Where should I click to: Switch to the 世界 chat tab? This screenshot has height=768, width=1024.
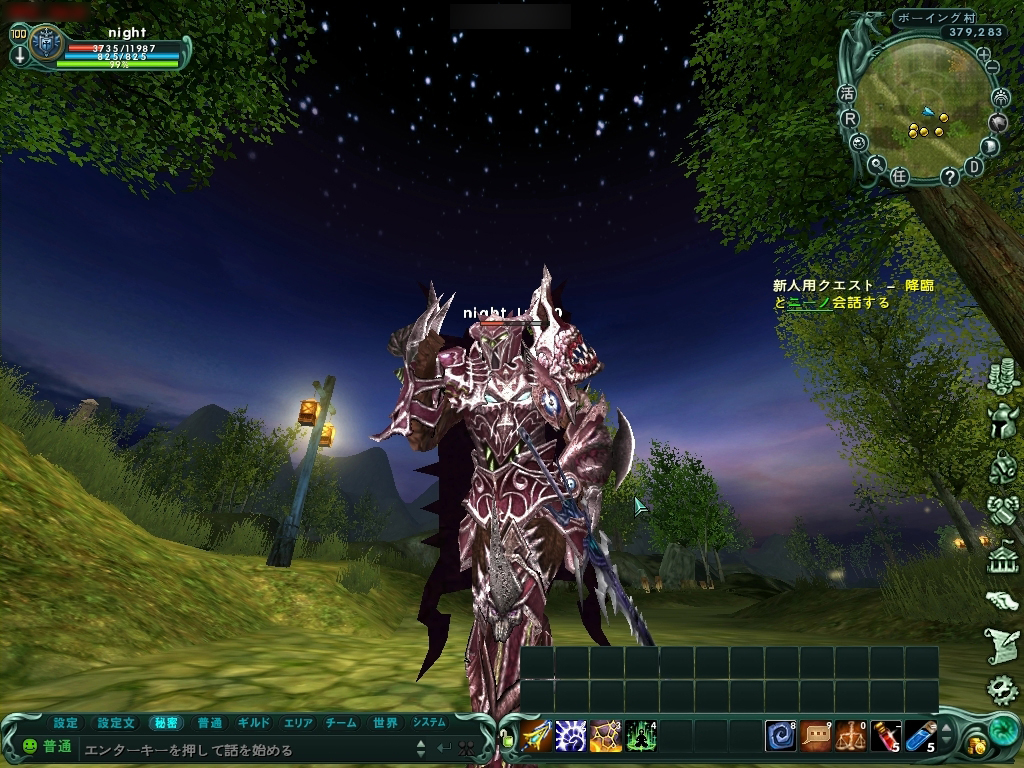[385, 723]
